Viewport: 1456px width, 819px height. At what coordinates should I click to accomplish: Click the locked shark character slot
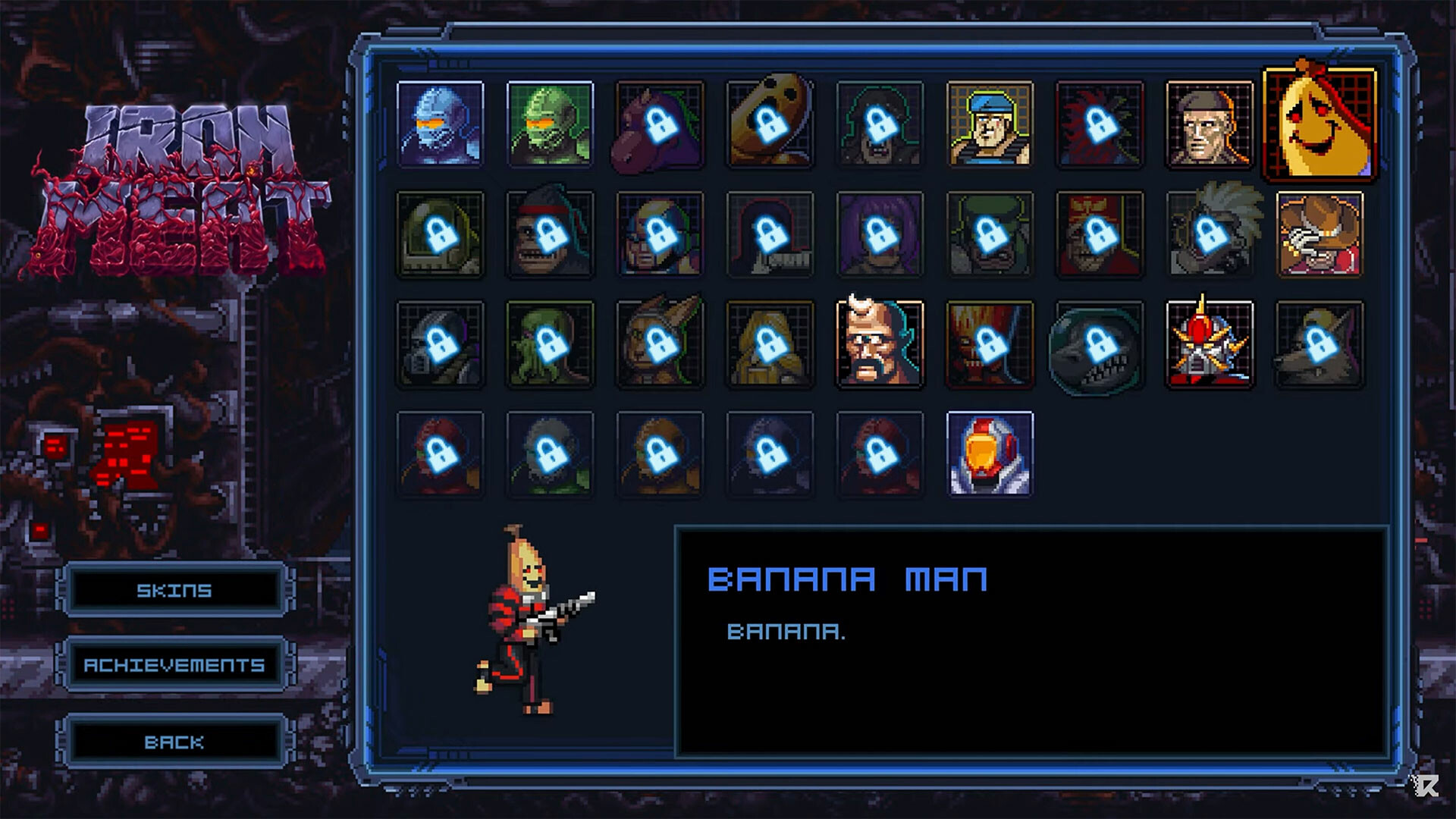pyautogui.click(x=1099, y=343)
